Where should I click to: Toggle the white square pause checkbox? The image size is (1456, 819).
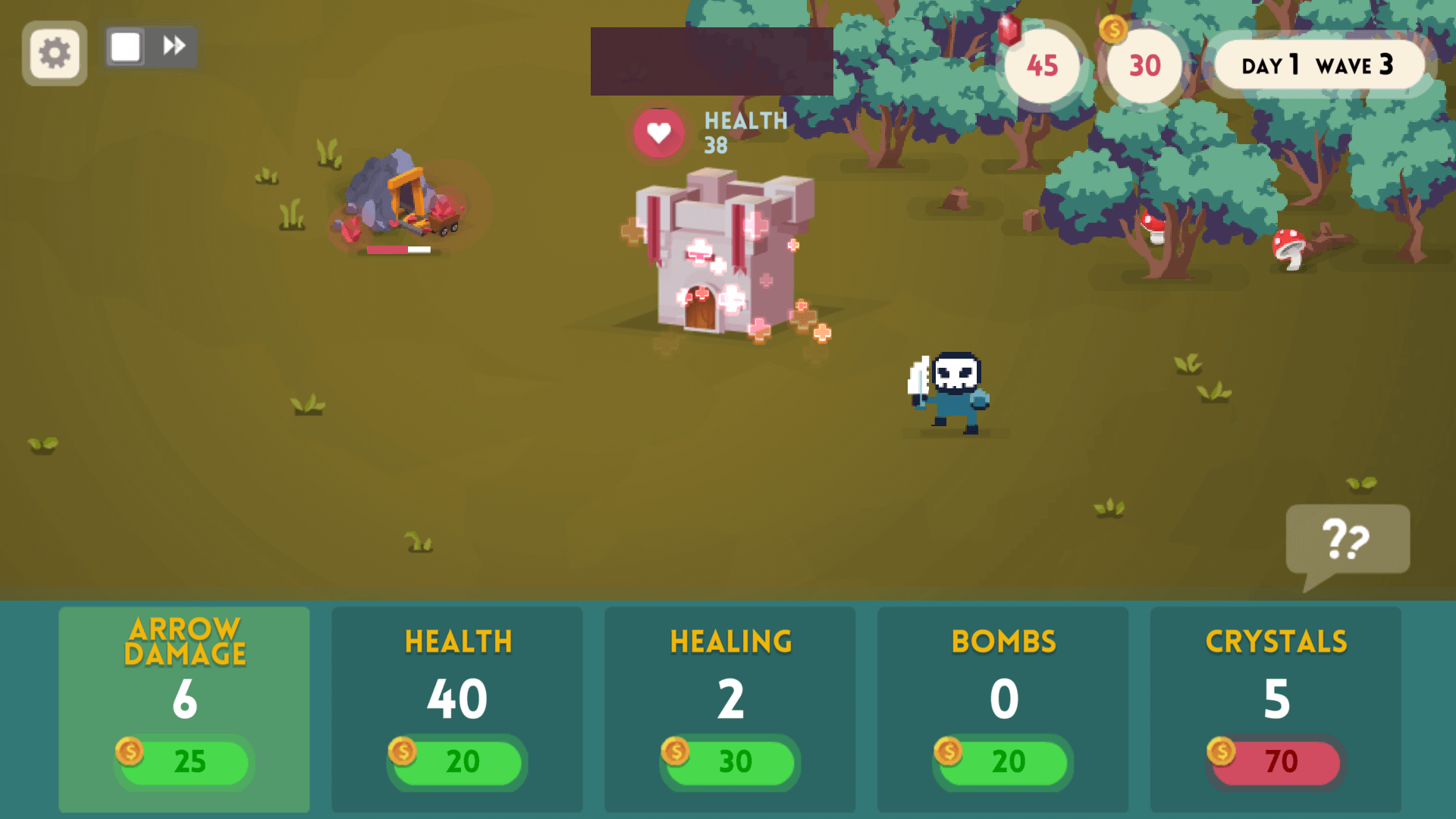pos(125,45)
